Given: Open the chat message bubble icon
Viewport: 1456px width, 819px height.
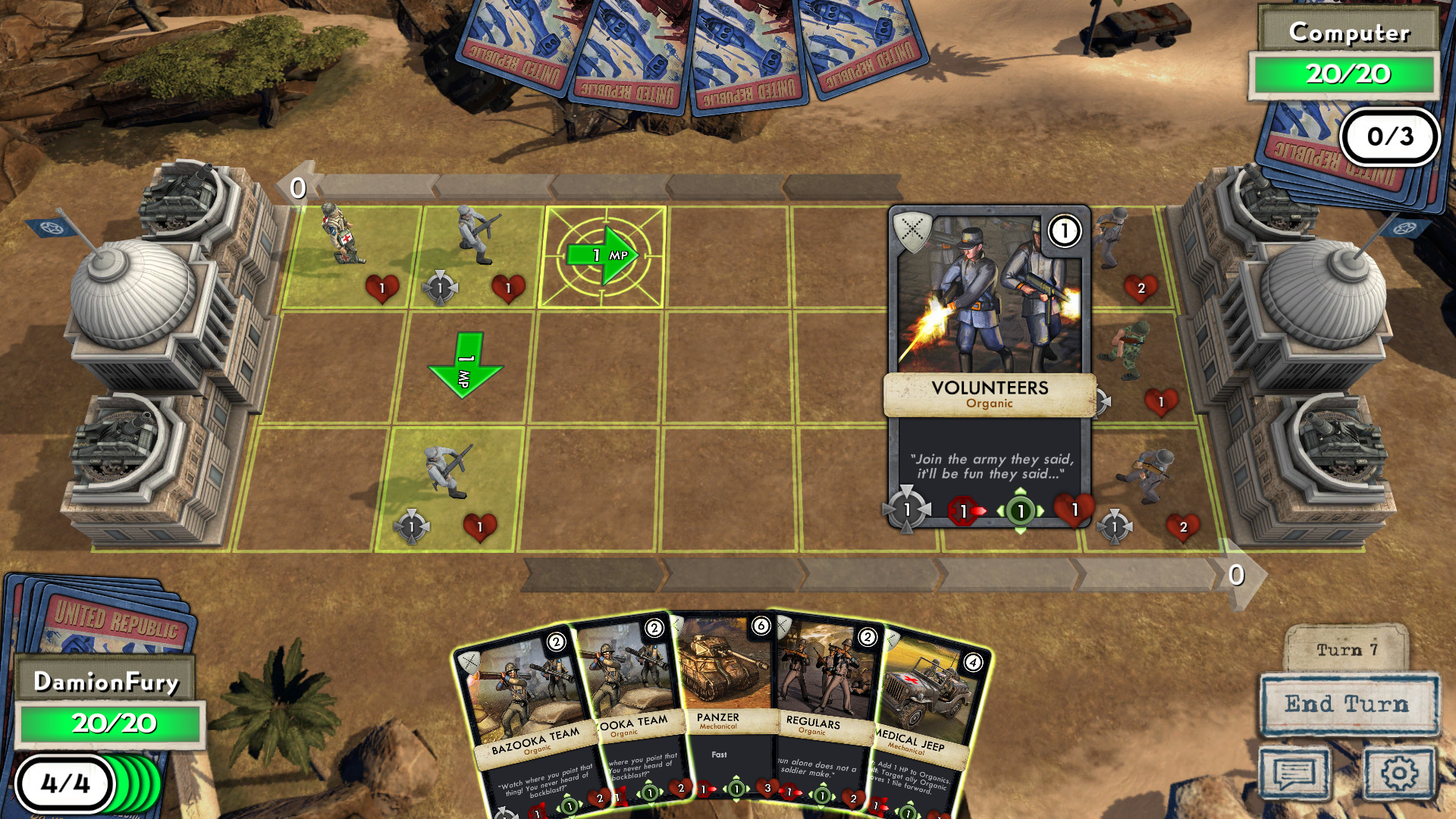Looking at the screenshot, I should coord(1297,774).
